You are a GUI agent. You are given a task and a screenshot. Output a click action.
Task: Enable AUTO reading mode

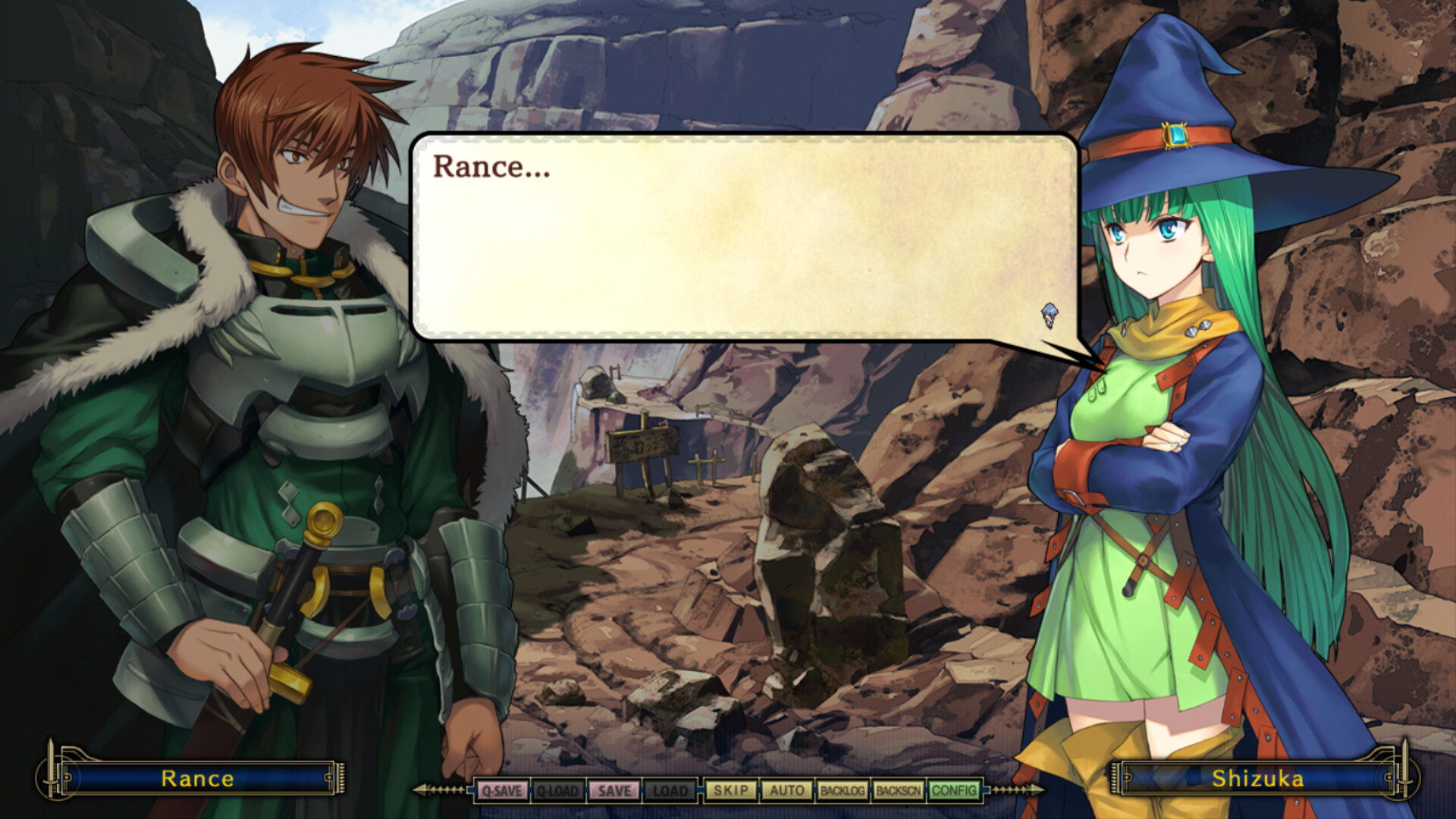(x=787, y=790)
